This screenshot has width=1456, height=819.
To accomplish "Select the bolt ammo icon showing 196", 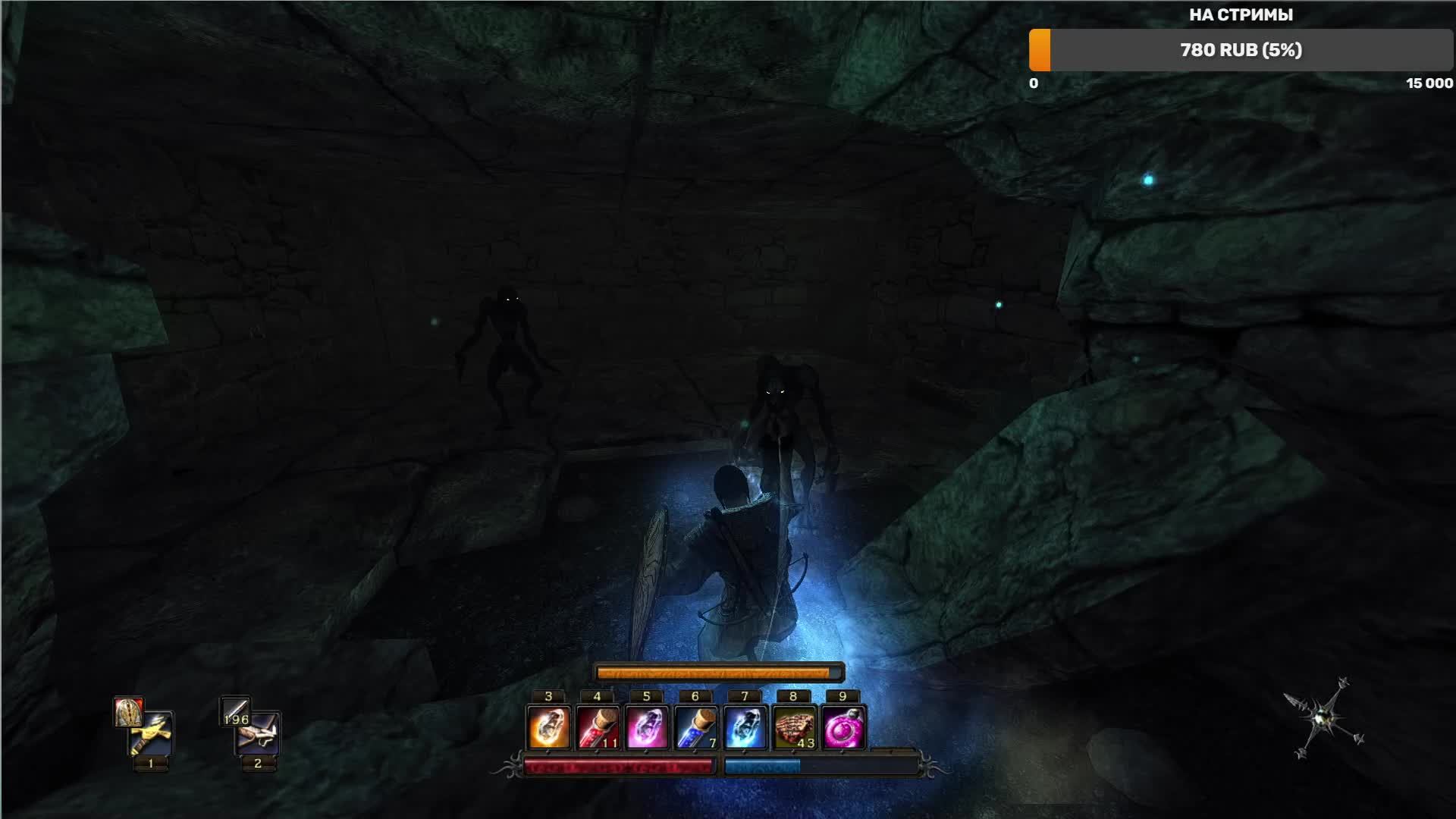I will click(234, 712).
